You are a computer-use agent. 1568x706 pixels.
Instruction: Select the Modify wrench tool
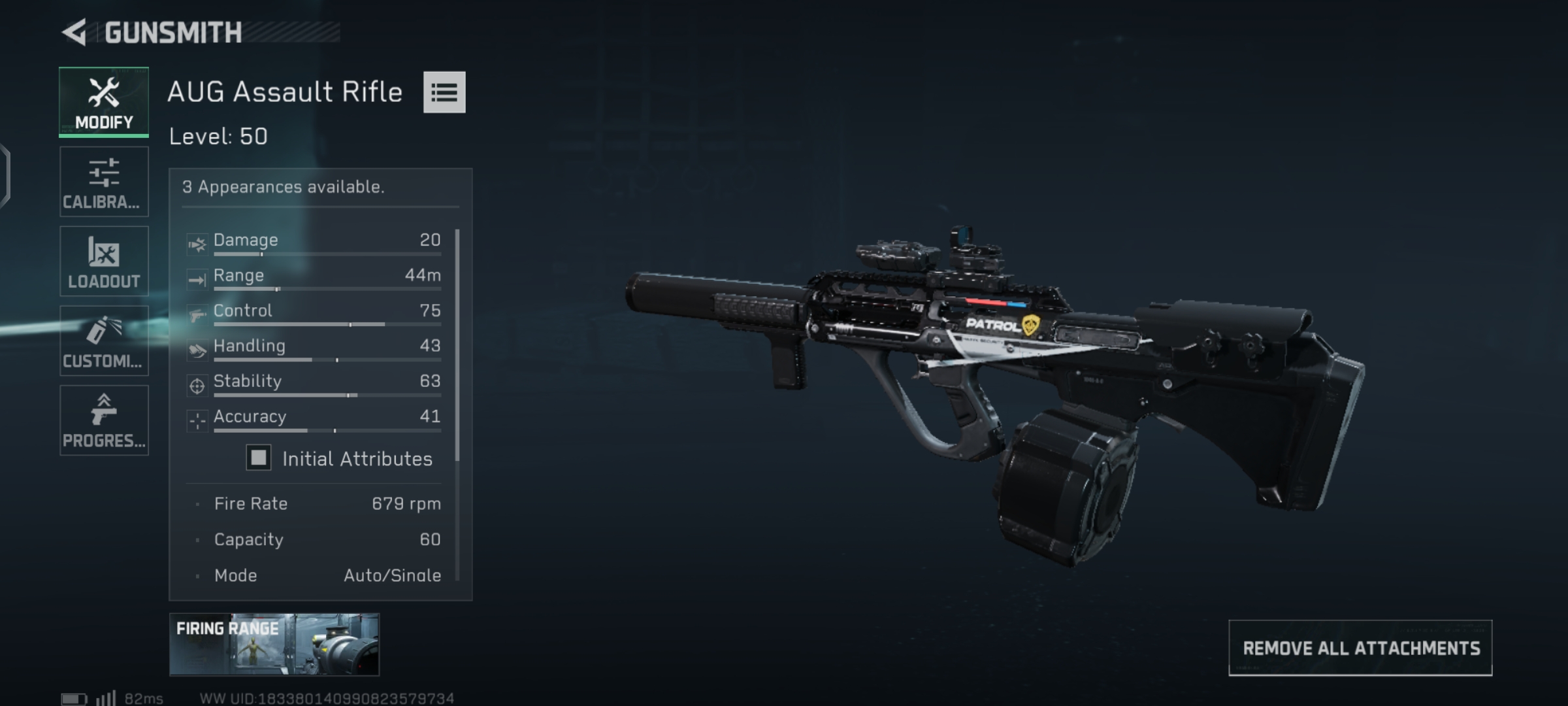[103, 101]
